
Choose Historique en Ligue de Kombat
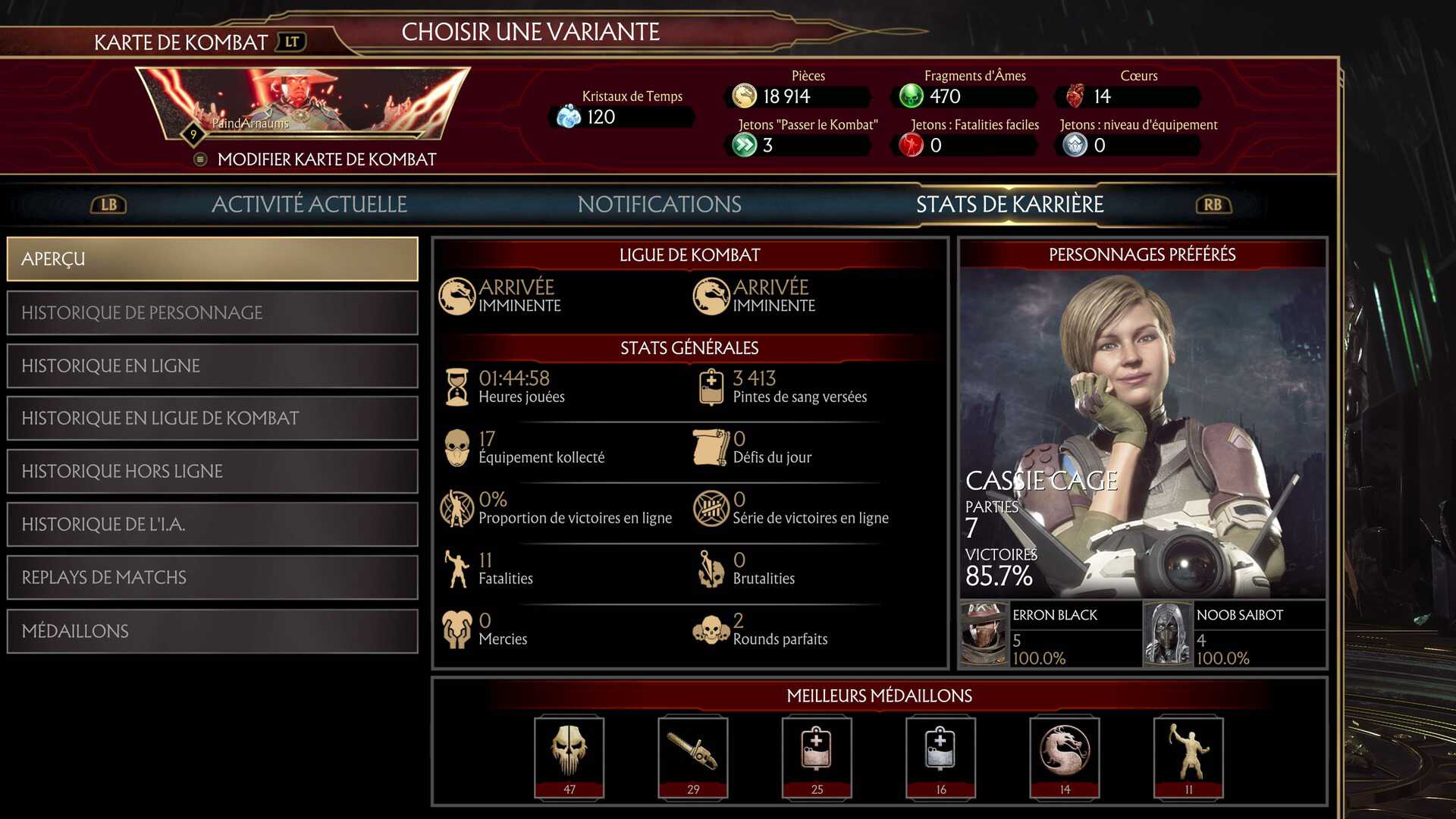click(x=212, y=419)
